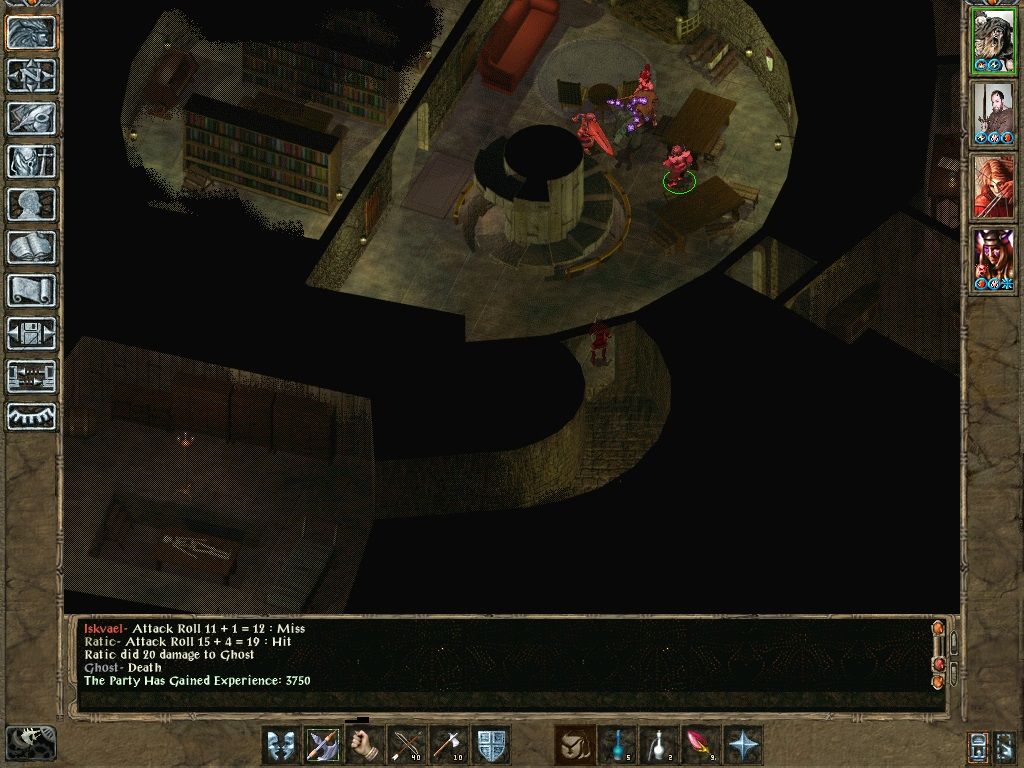Select the fist unarmed attack slot
The image size is (1024, 768).
click(x=365, y=745)
